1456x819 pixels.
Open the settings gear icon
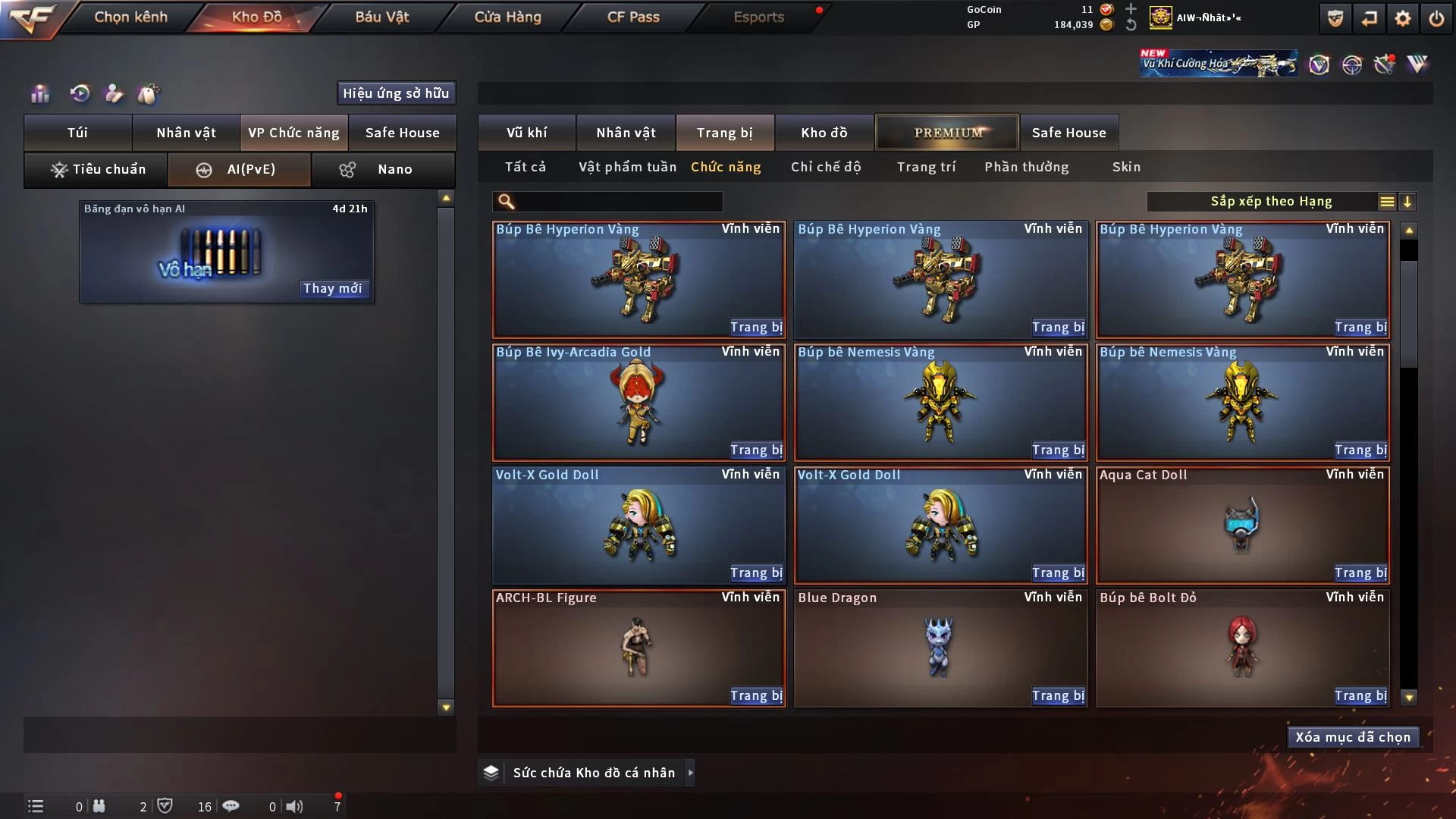(1403, 18)
